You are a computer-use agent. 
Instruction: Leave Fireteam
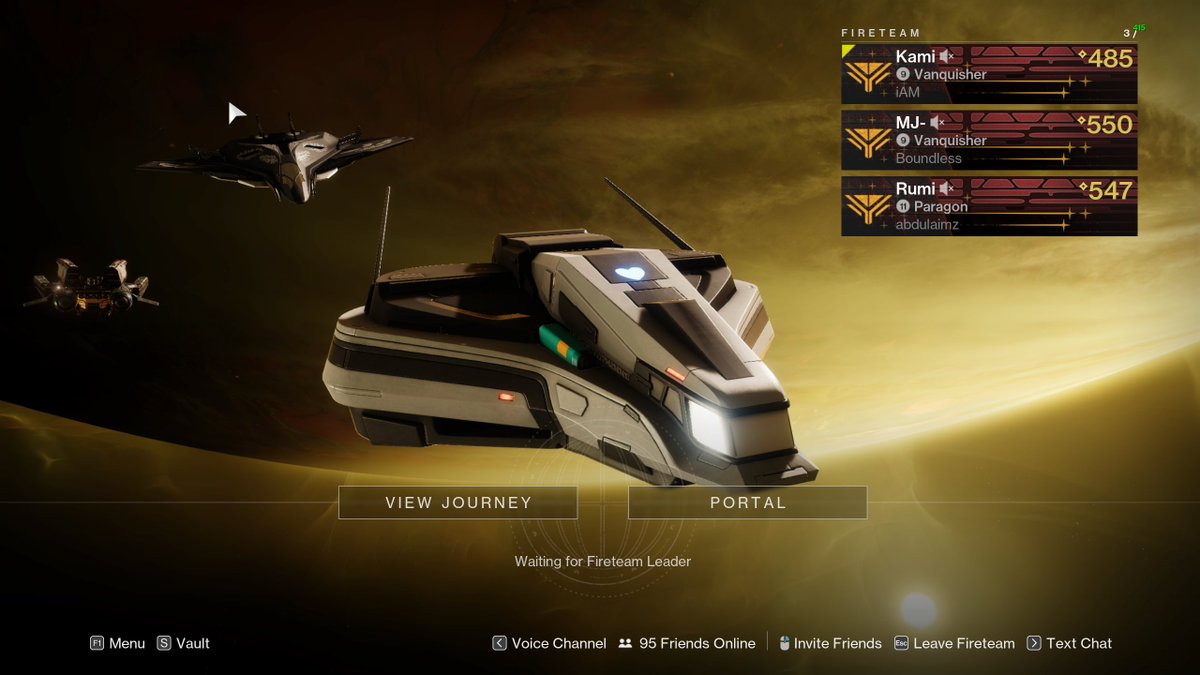(x=954, y=644)
